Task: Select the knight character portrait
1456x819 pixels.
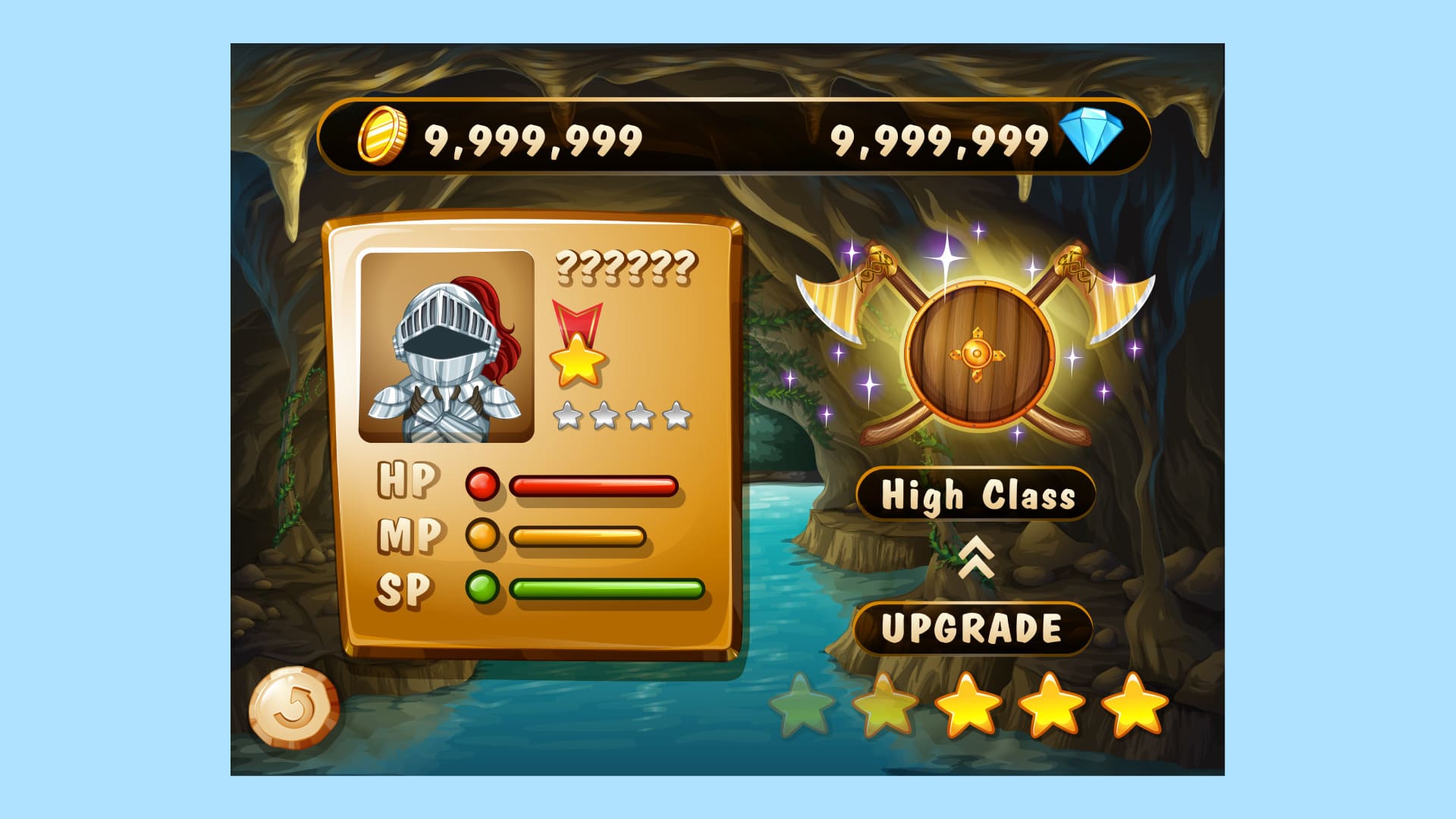Action: point(447,347)
